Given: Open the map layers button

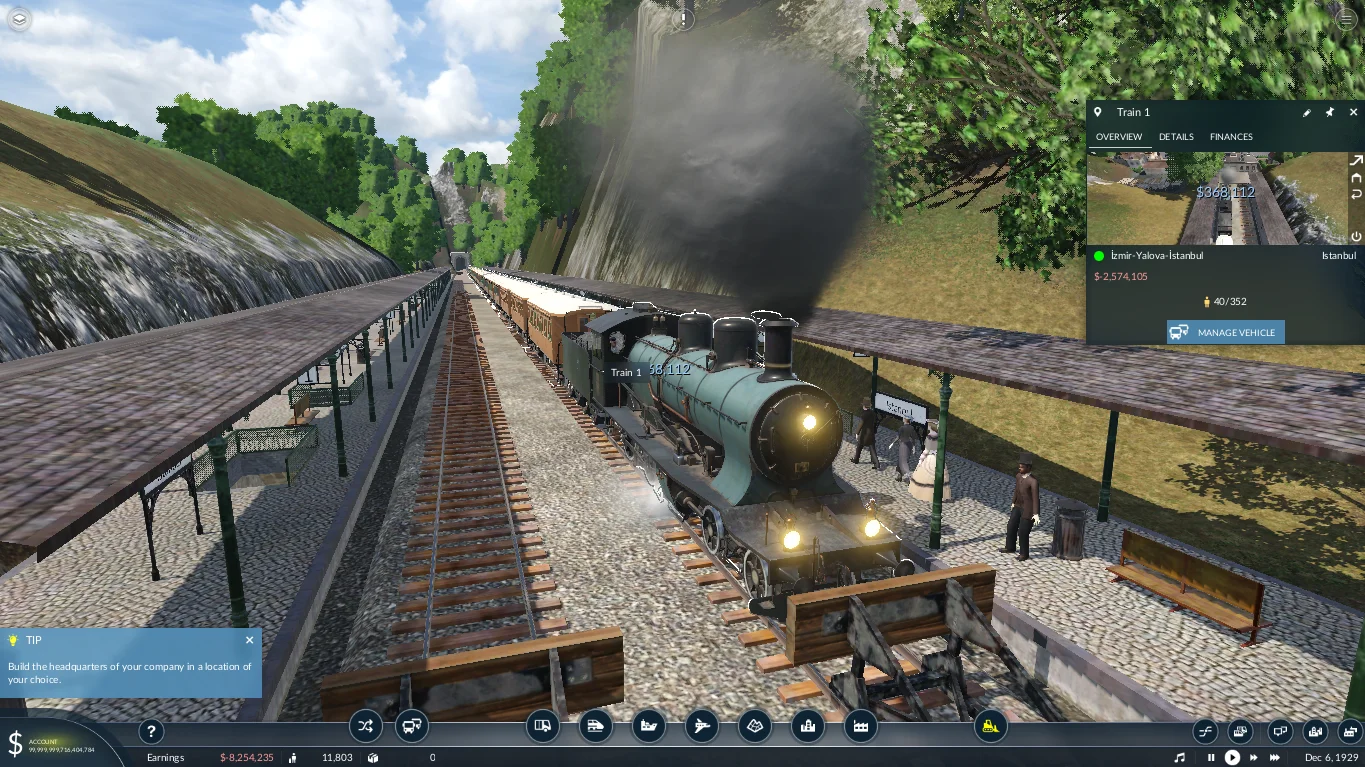Looking at the screenshot, I should 20,19.
